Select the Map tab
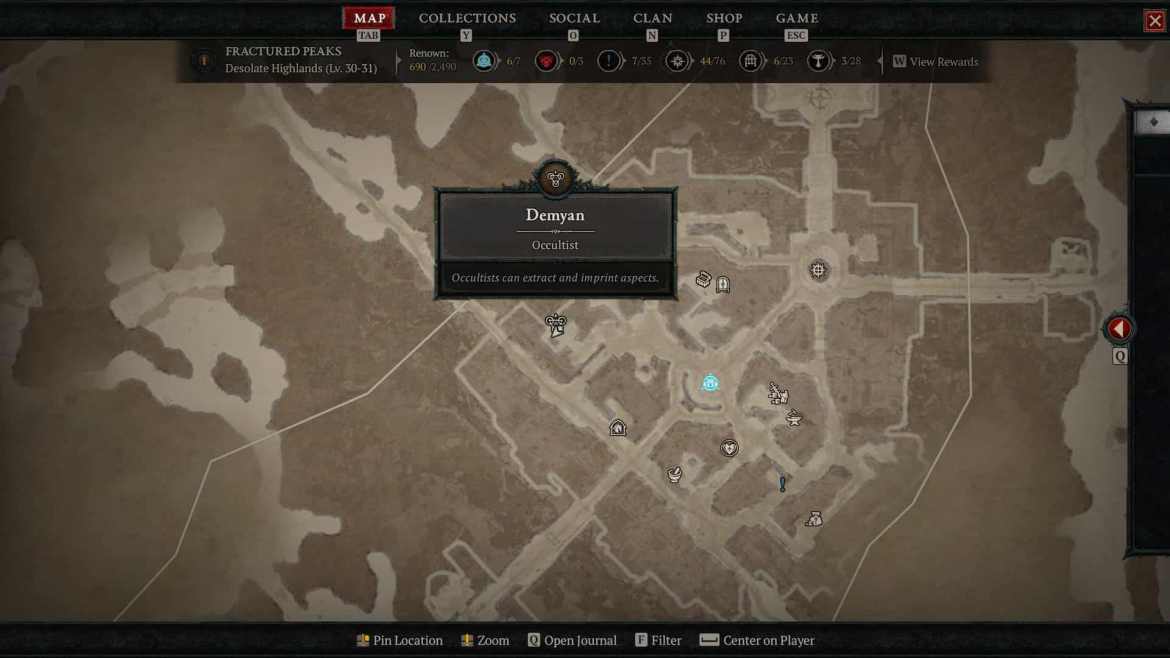 coord(369,18)
